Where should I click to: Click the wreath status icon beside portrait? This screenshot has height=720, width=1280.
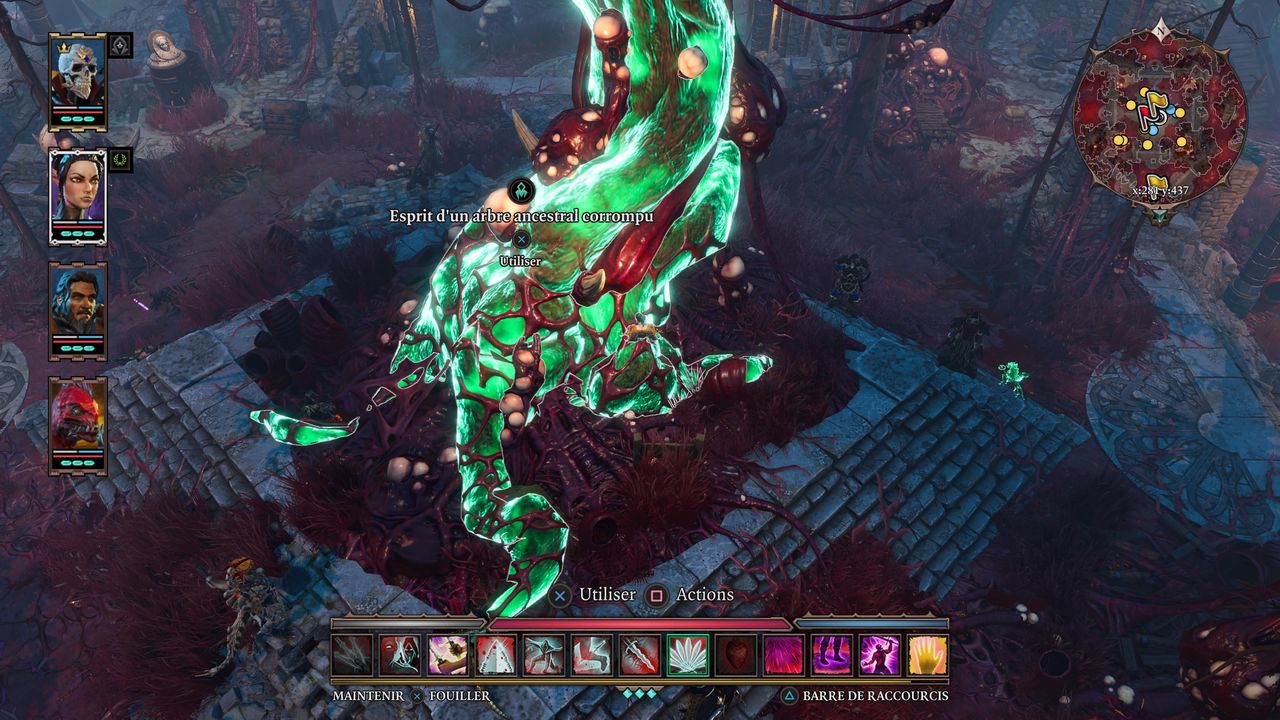[121, 159]
